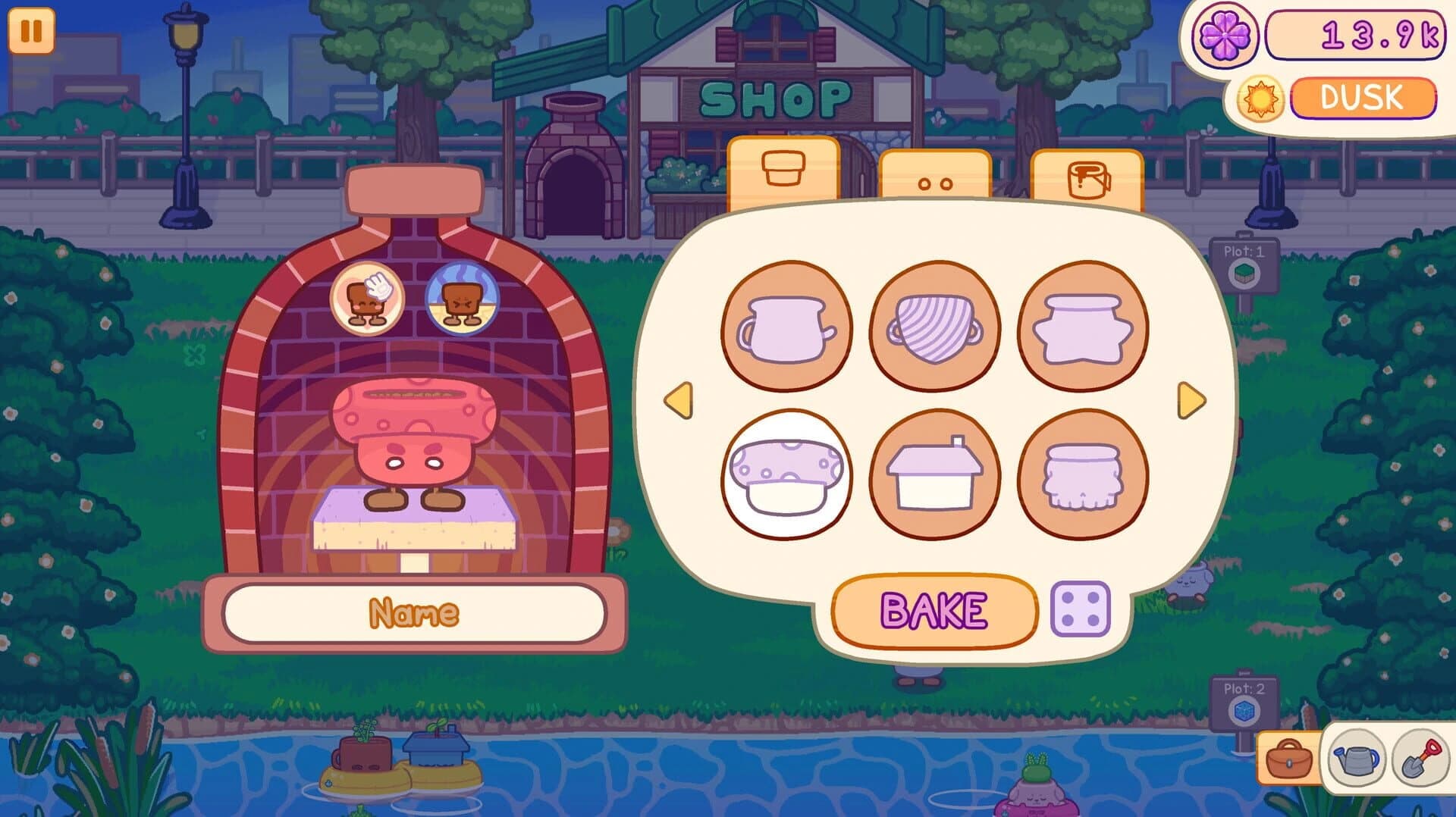Select the house-shaped pot option
Viewport: 1456px width, 817px height.
pyautogui.click(x=936, y=472)
